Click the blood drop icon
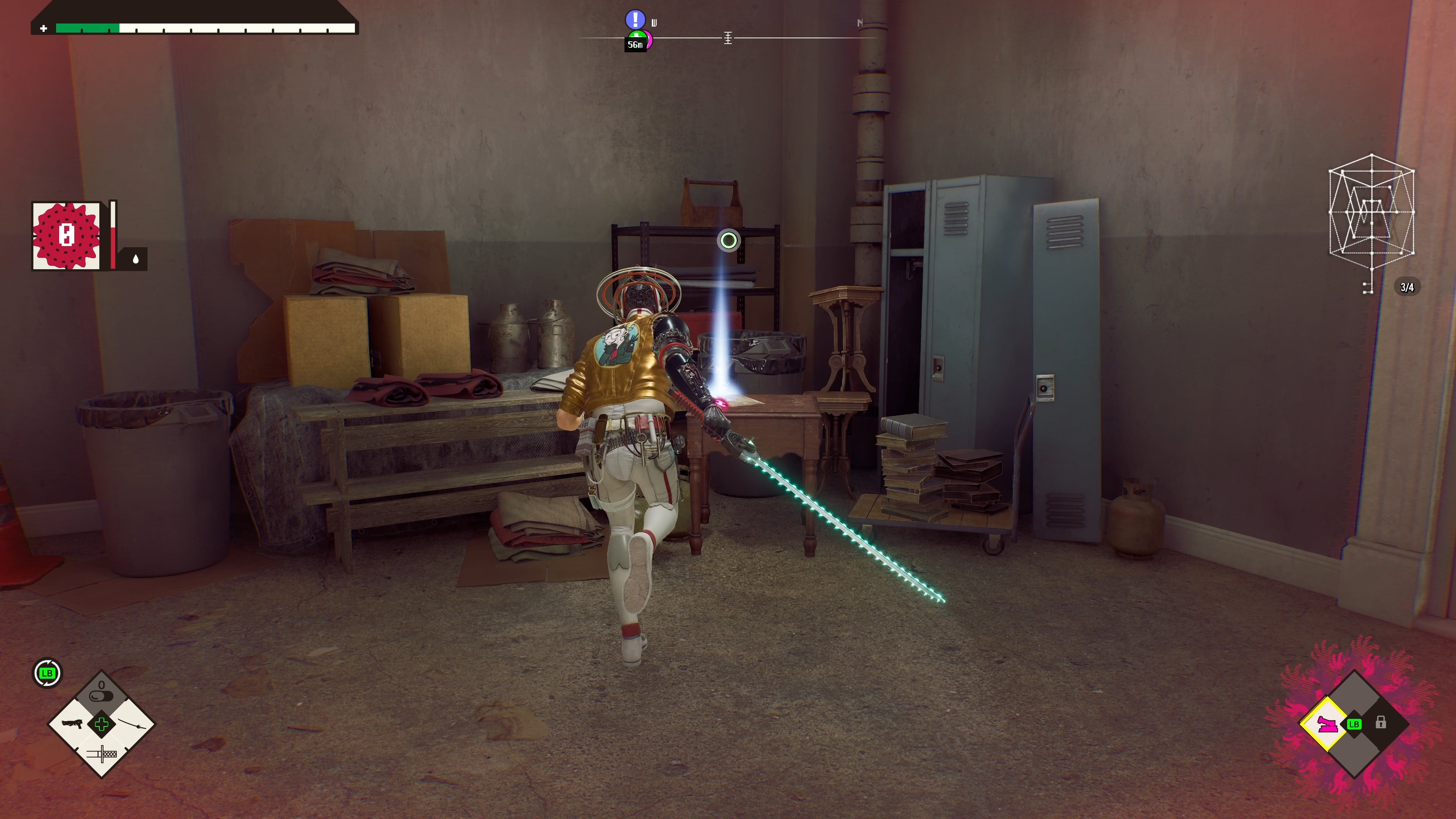 pos(136,259)
